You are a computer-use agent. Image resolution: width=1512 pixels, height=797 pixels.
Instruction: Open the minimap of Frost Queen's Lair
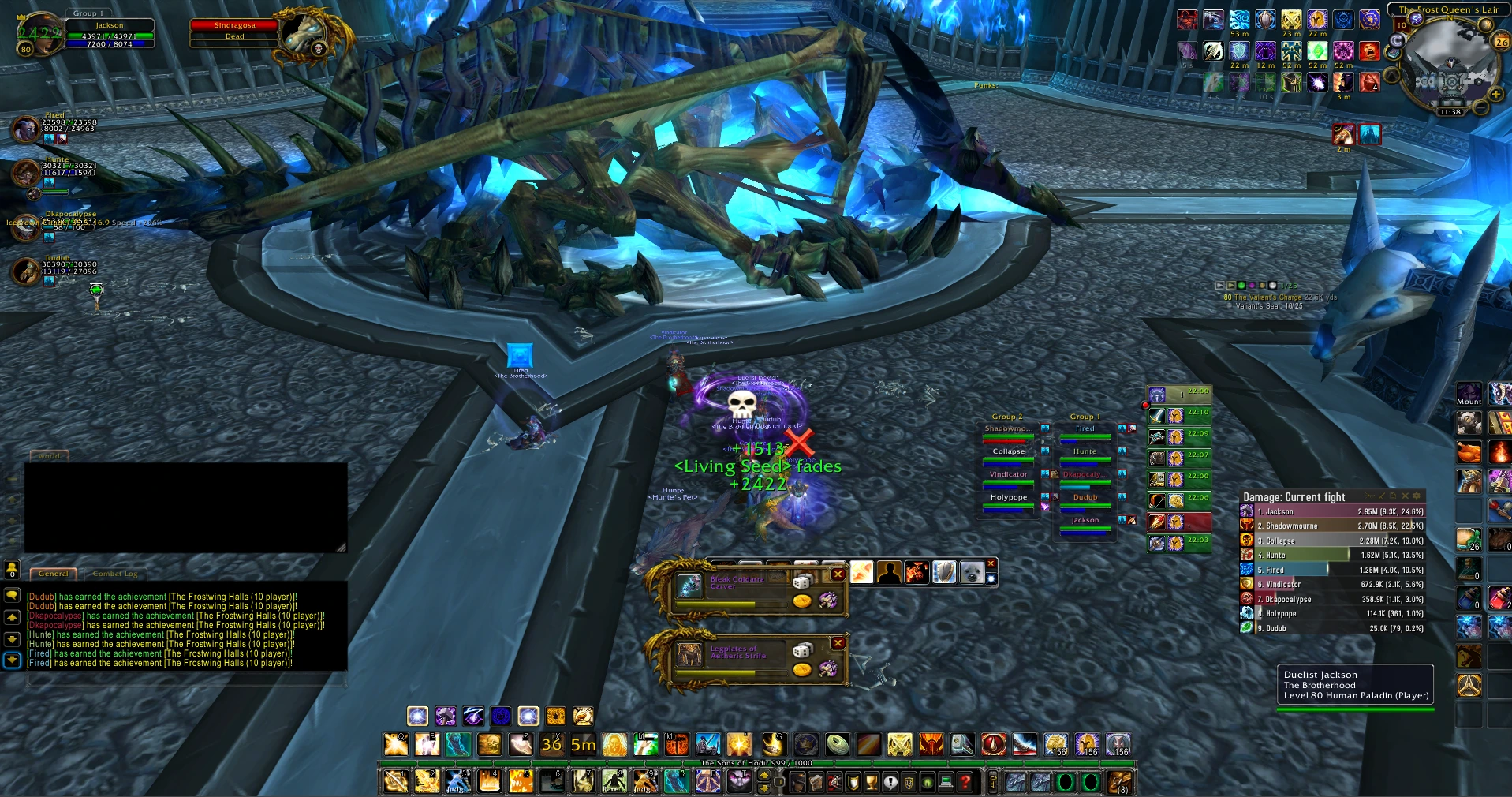click(1449, 66)
